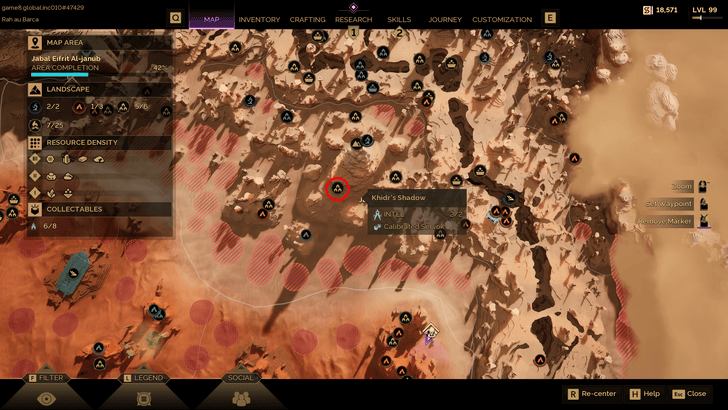Image resolution: width=728 pixels, height=410 pixels.
Task: Select the Skills tab
Action: (x=399, y=19)
